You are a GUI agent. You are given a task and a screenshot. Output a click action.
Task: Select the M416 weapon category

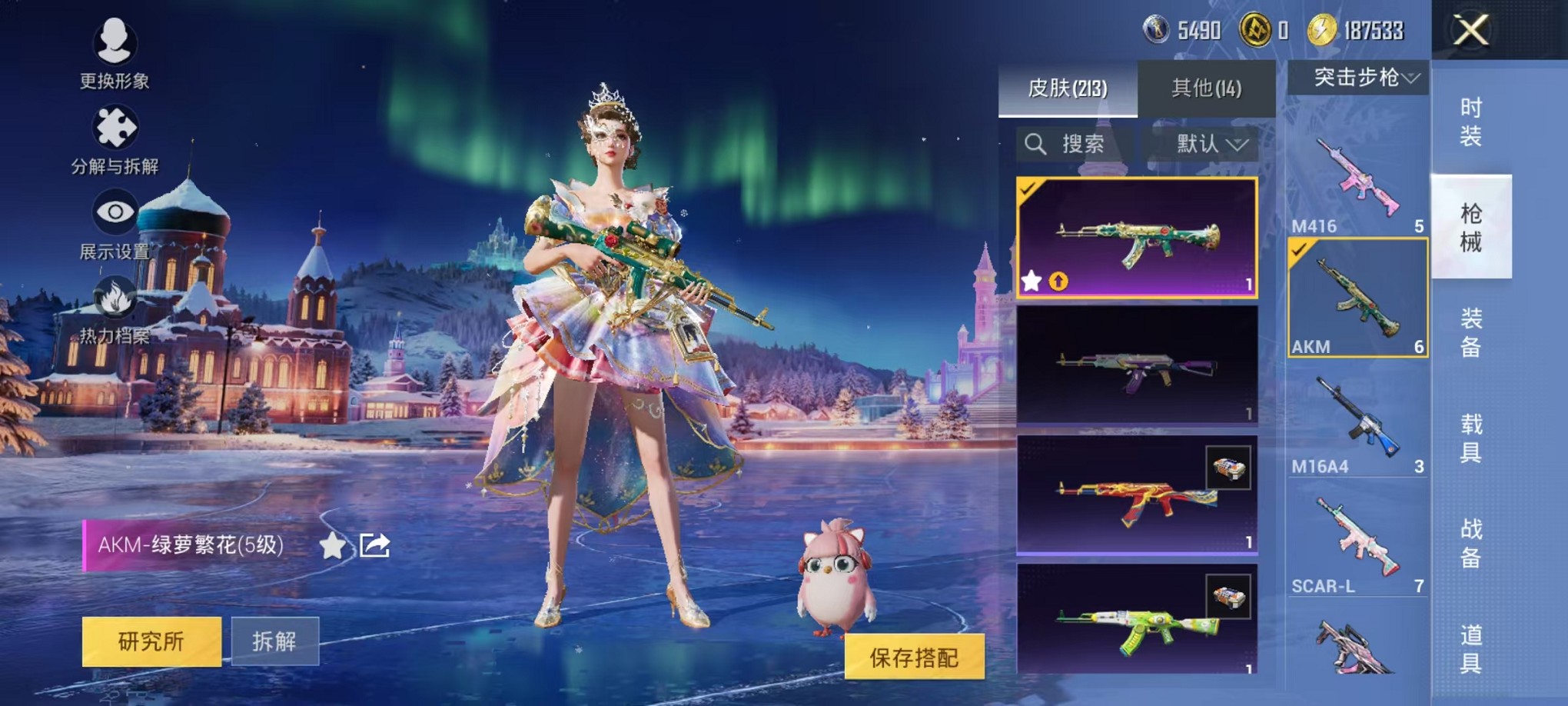[x=1357, y=181]
